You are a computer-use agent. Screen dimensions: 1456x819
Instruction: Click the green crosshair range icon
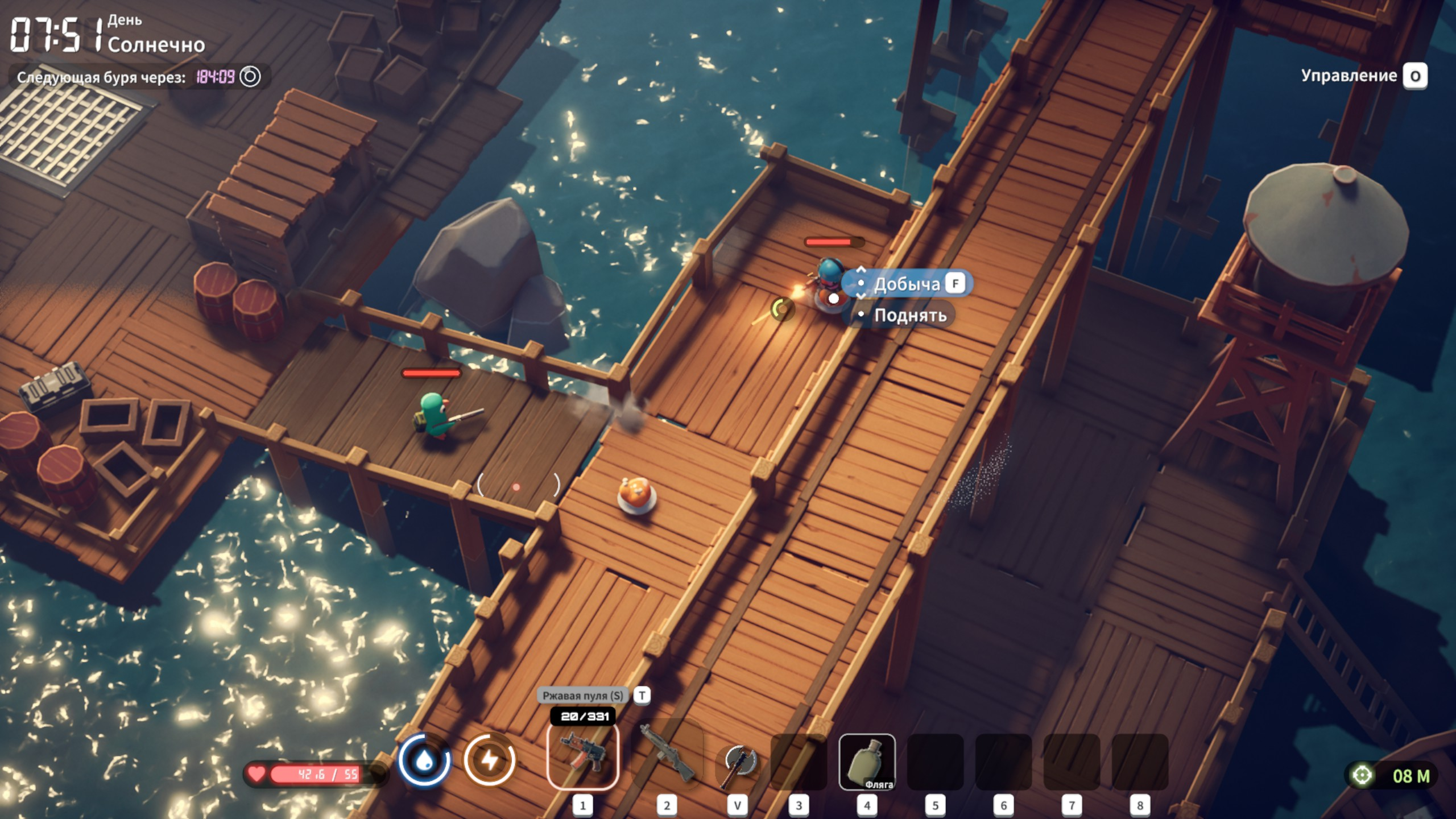click(1362, 775)
